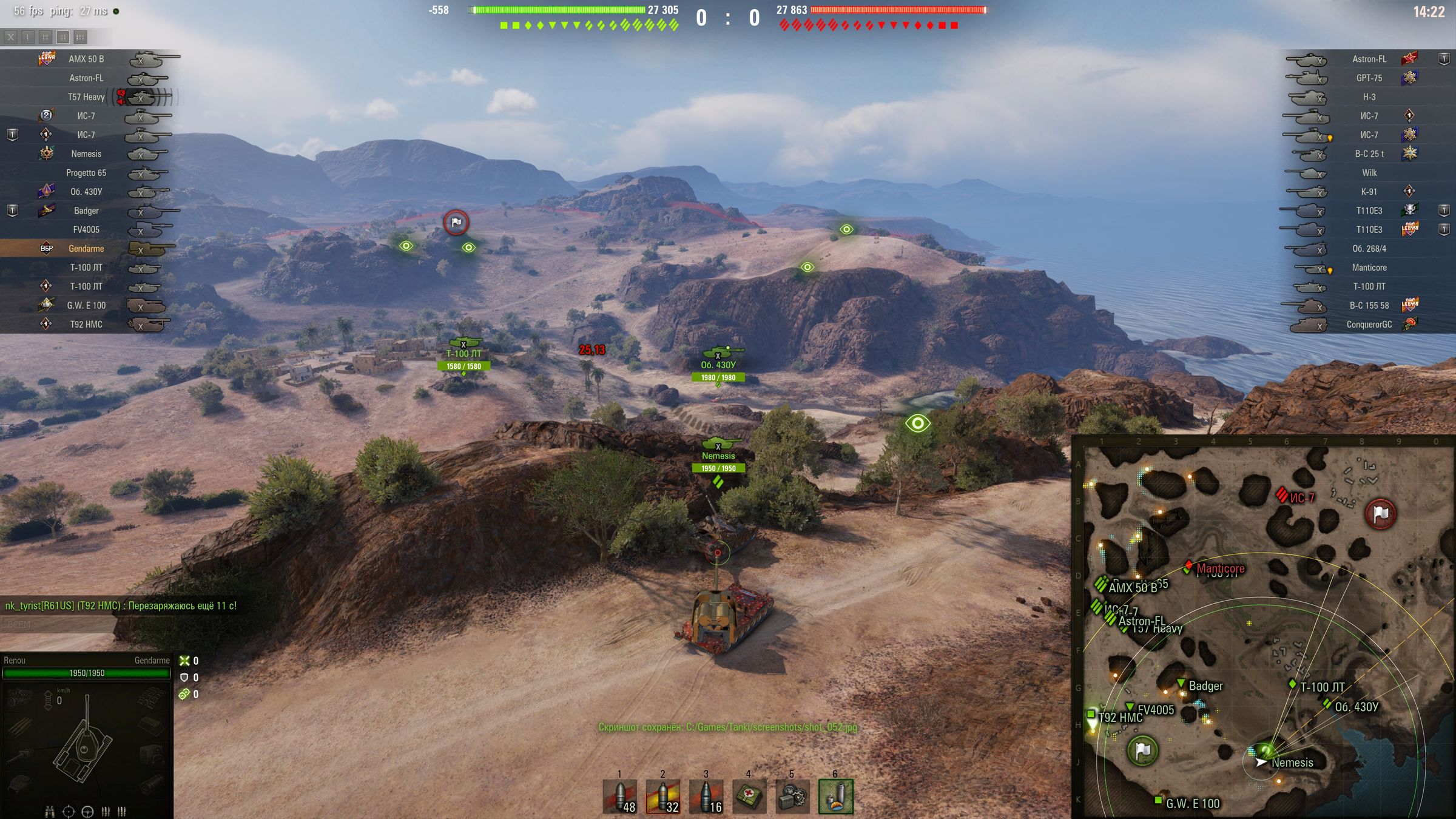Viewport: 1456px width, 819px height.
Task: Select the enemy ConquerorGC row
Action: tap(1369, 325)
